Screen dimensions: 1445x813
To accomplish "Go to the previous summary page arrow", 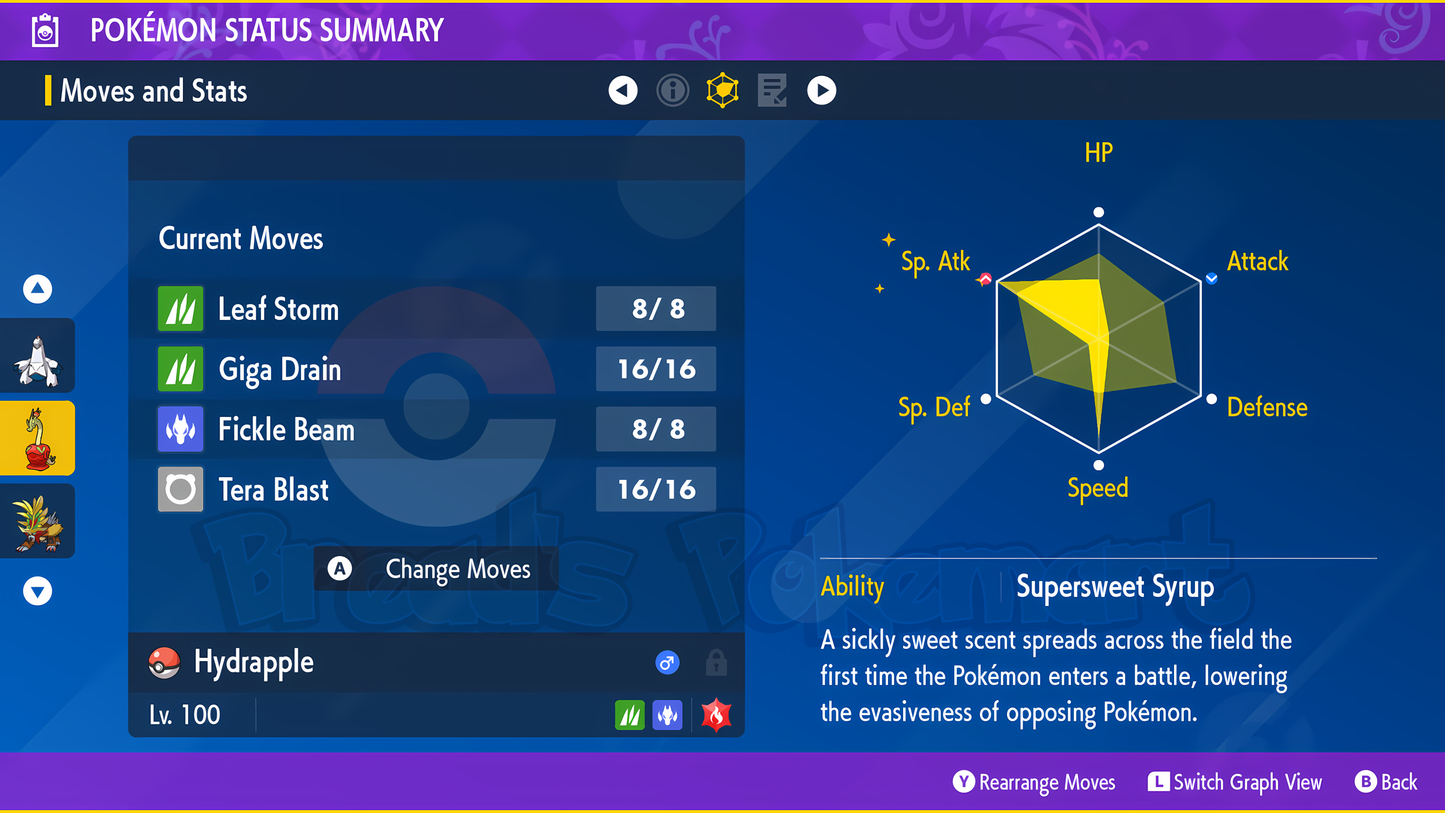I will [623, 91].
